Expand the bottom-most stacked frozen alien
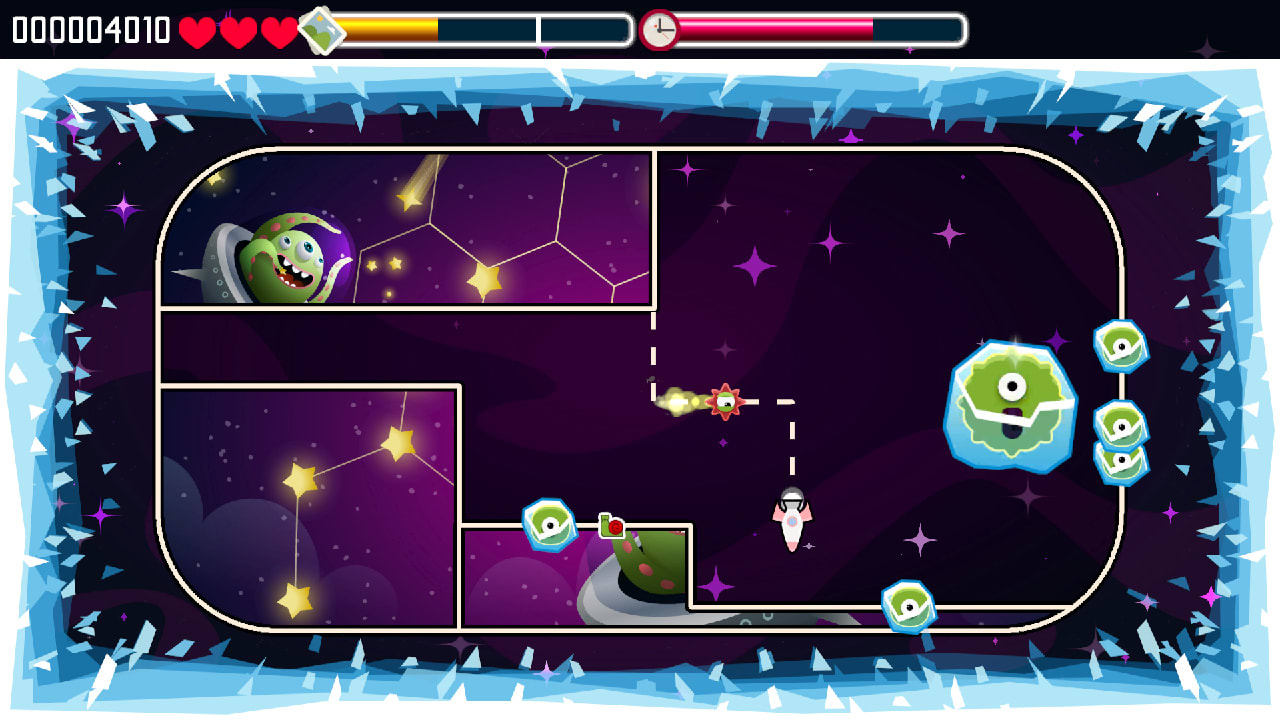1280x720 pixels. click(1122, 460)
